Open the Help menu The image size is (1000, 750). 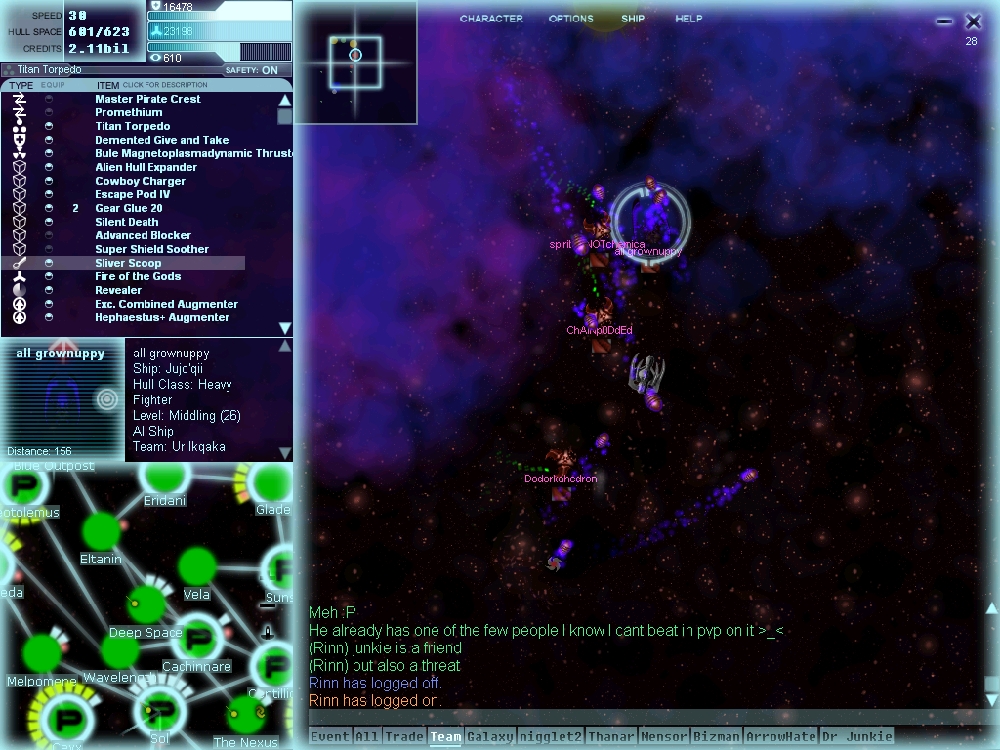688,19
